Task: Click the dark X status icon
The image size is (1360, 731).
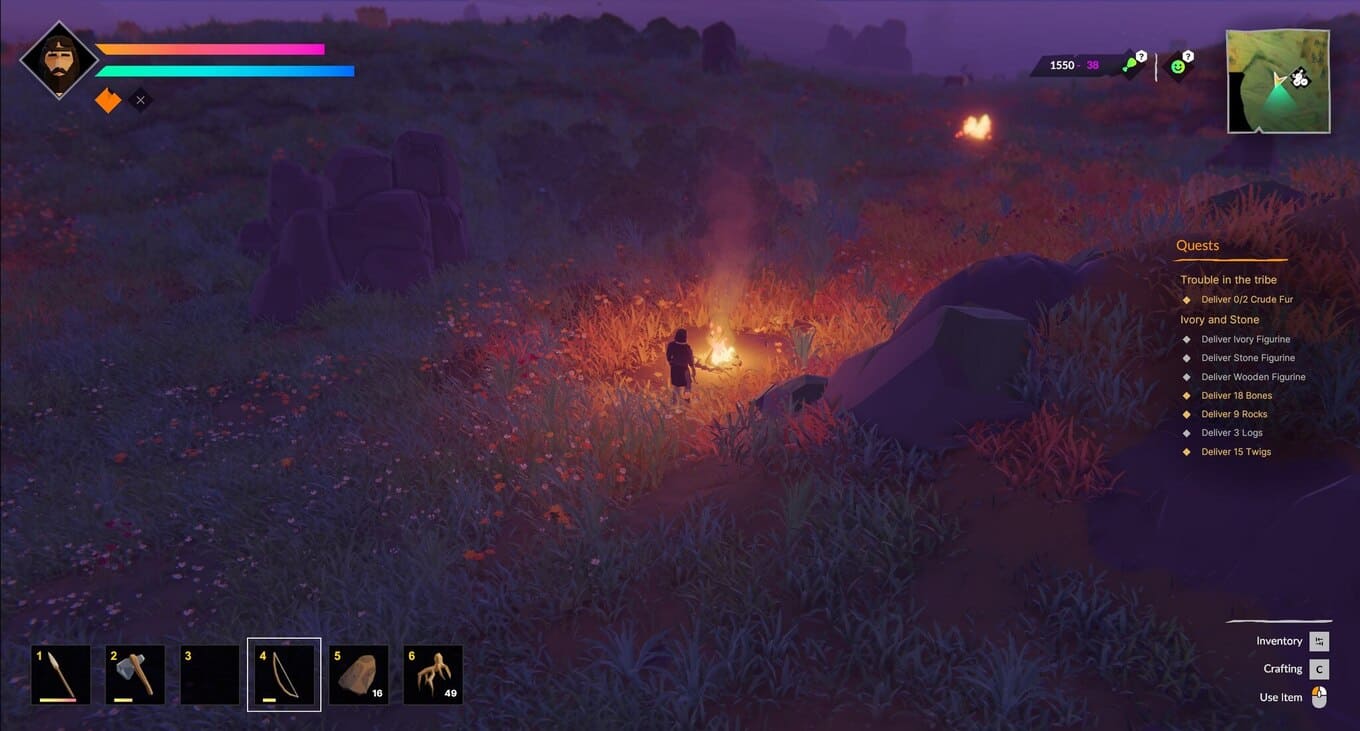Action: pyautogui.click(x=141, y=100)
